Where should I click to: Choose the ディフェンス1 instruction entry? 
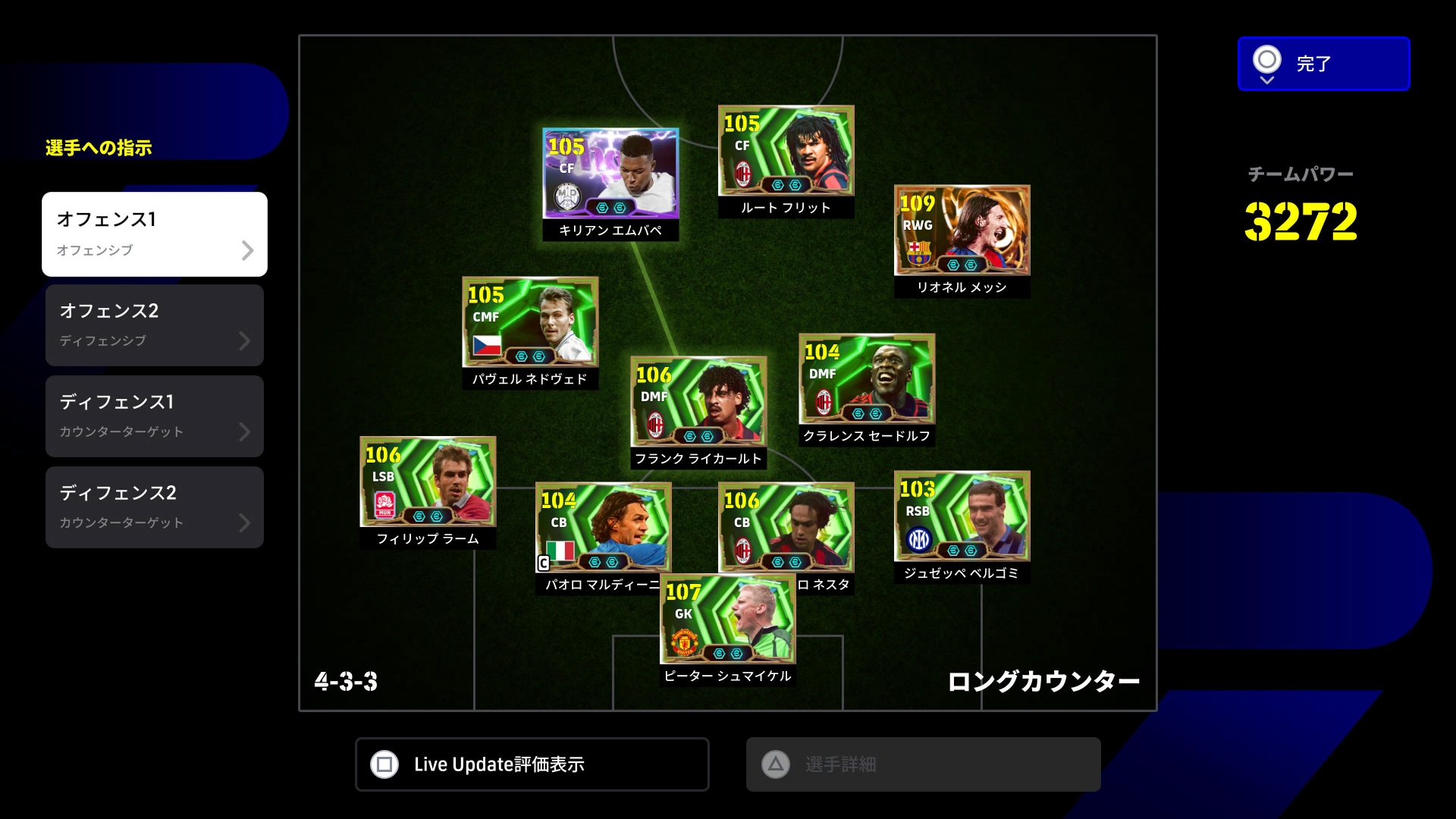tap(155, 416)
